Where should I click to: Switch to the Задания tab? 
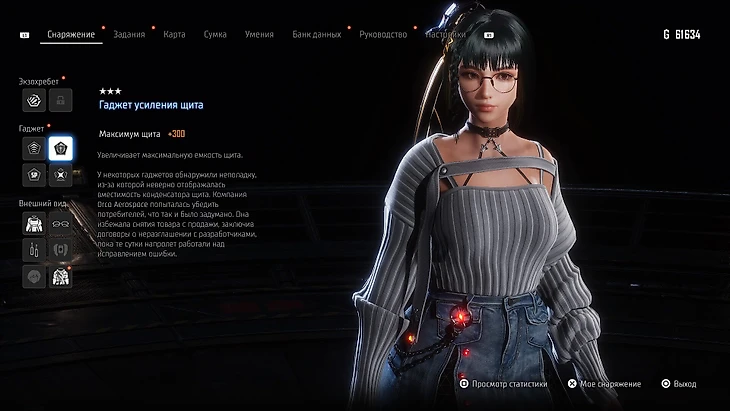click(x=129, y=34)
